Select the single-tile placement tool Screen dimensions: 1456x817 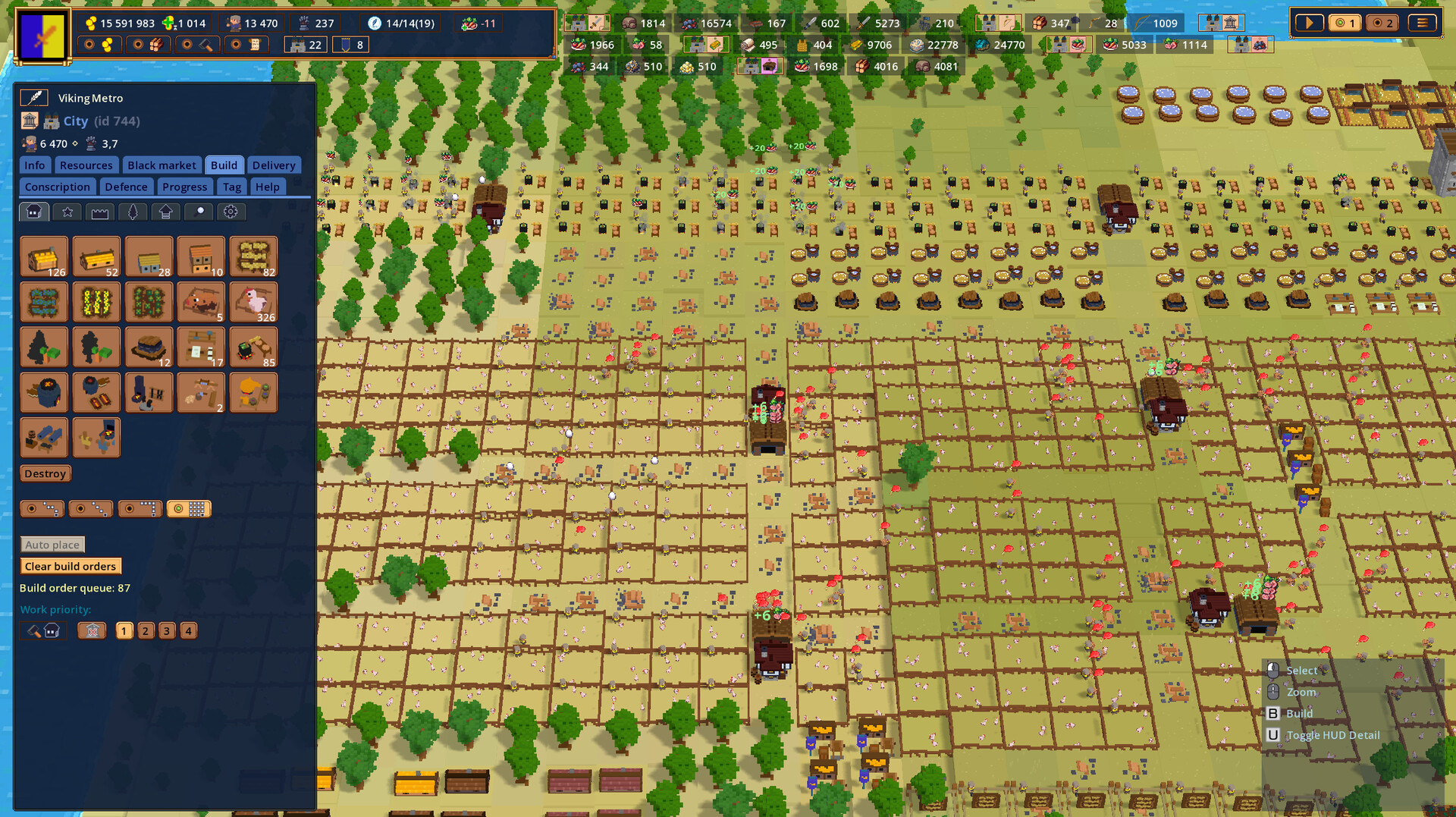click(42, 508)
